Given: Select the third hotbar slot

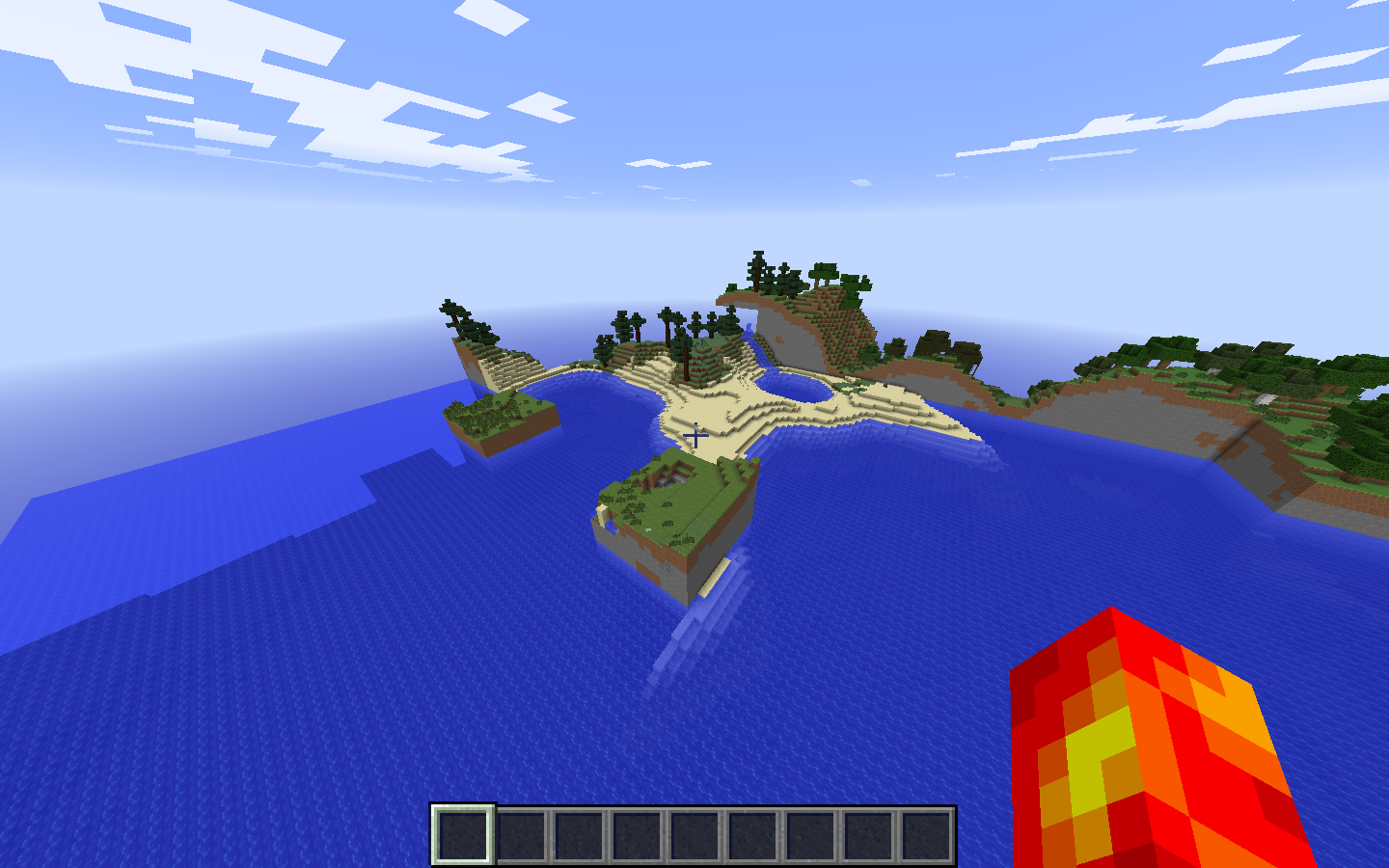Looking at the screenshot, I should 579,835.
